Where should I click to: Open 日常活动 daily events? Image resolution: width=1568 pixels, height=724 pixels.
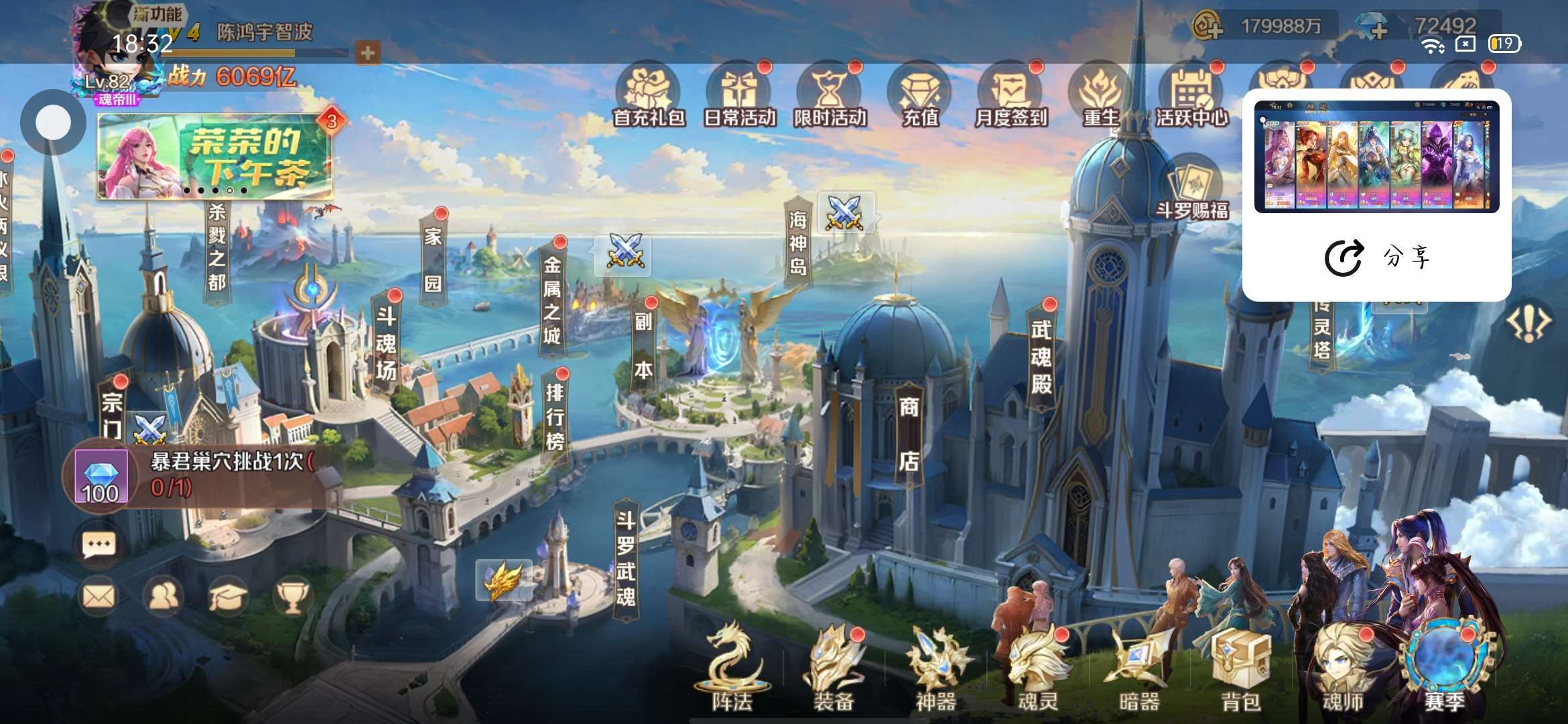[x=739, y=97]
